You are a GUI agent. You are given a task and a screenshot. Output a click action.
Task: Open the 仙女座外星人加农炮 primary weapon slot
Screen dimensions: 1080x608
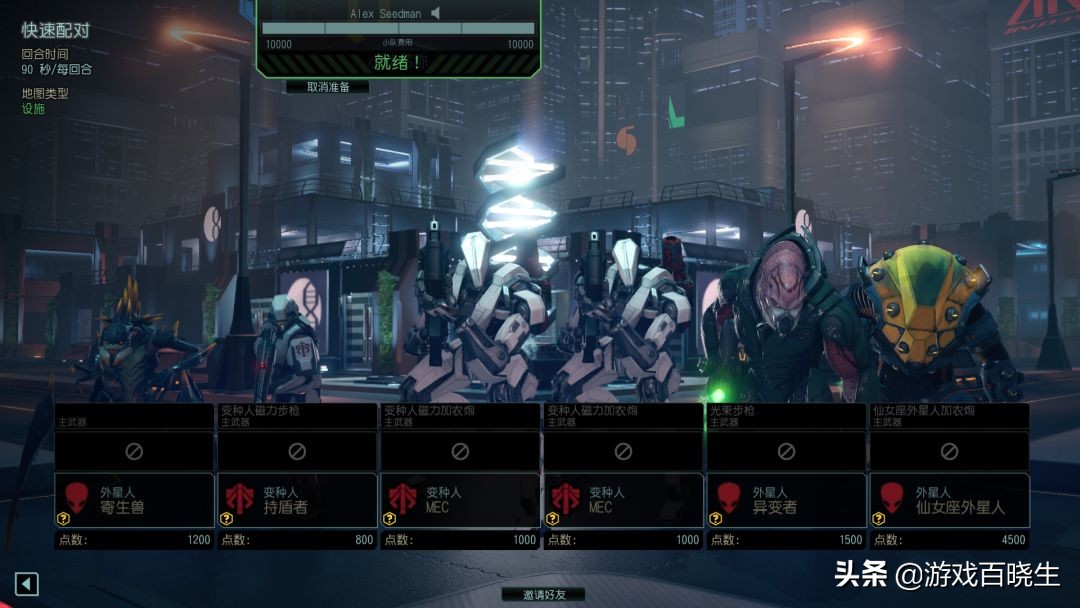pyautogui.click(x=949, y=451)
